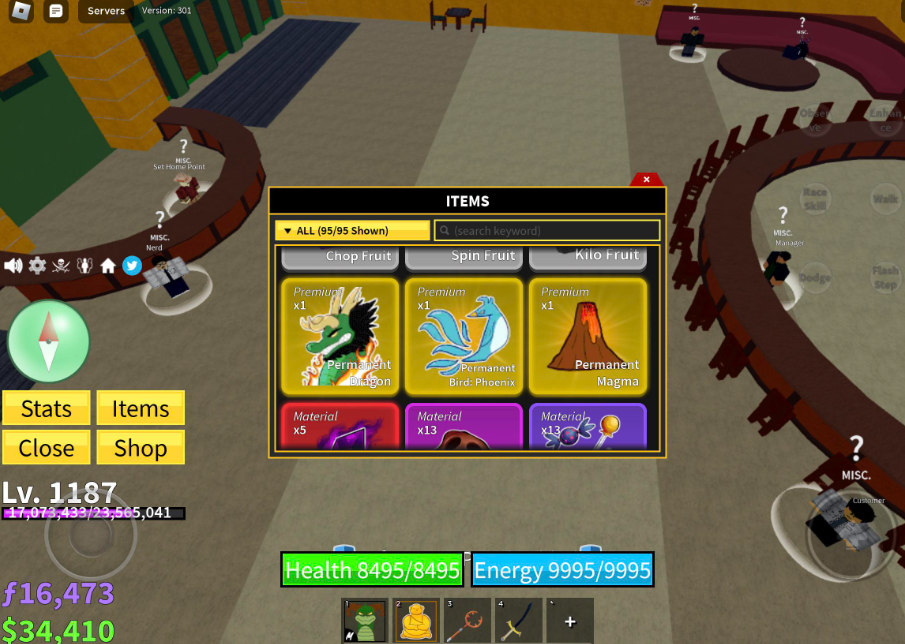
Task: Hit the yellow Close menu button
Action: [46, 447]
